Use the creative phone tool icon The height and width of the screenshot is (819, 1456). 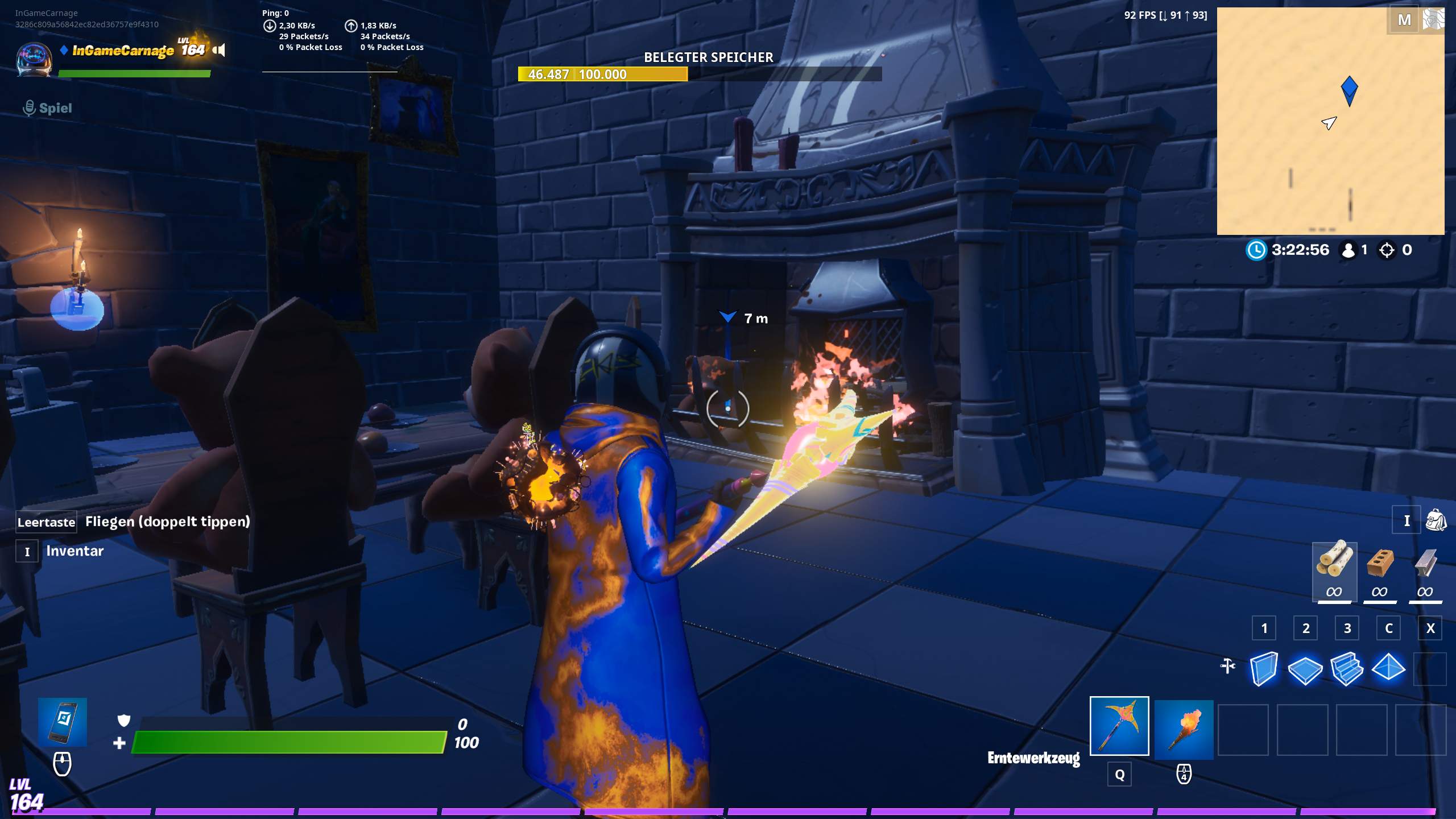coord(63,721)
